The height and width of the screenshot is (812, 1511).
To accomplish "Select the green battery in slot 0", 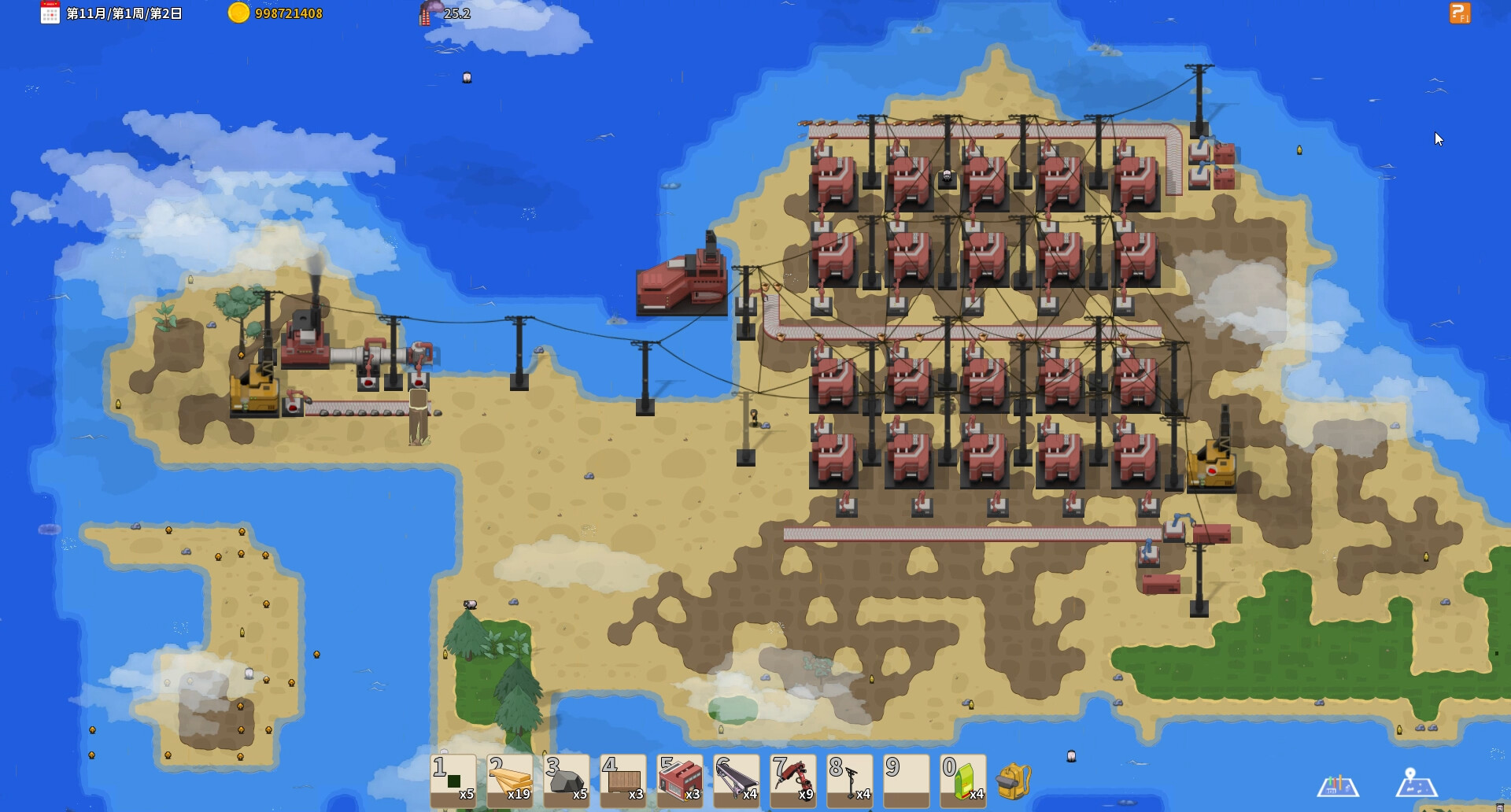I will tap(963, 781).
